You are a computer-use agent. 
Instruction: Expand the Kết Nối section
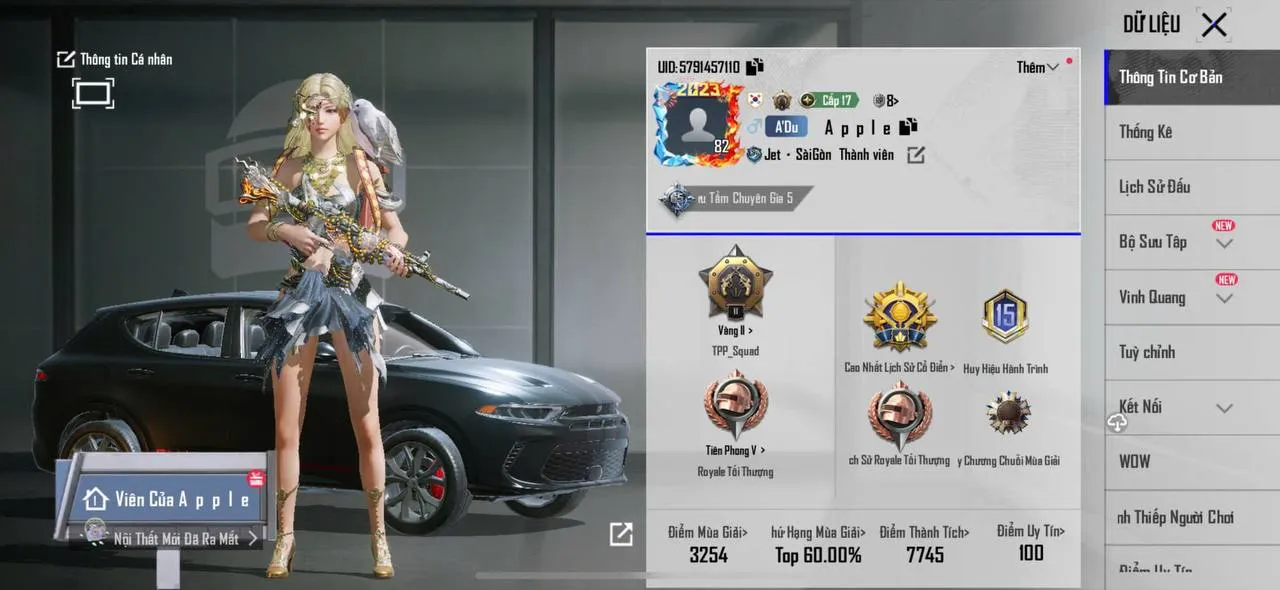click(1224, 408)
